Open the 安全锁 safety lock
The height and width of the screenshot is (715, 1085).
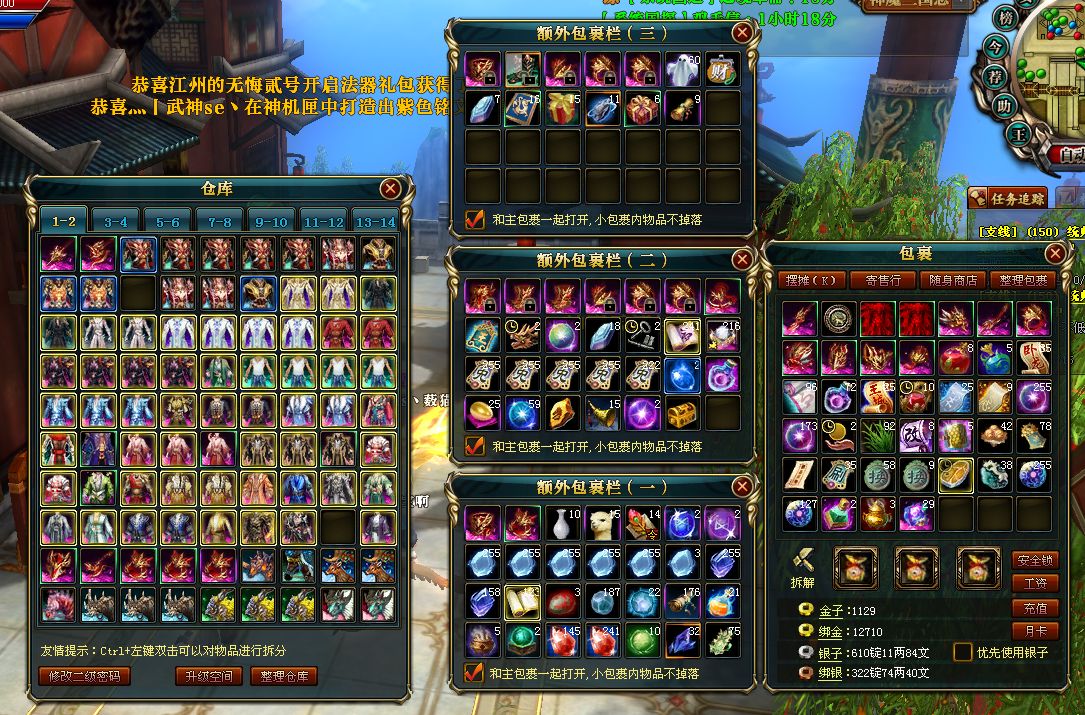(1035, 560)
